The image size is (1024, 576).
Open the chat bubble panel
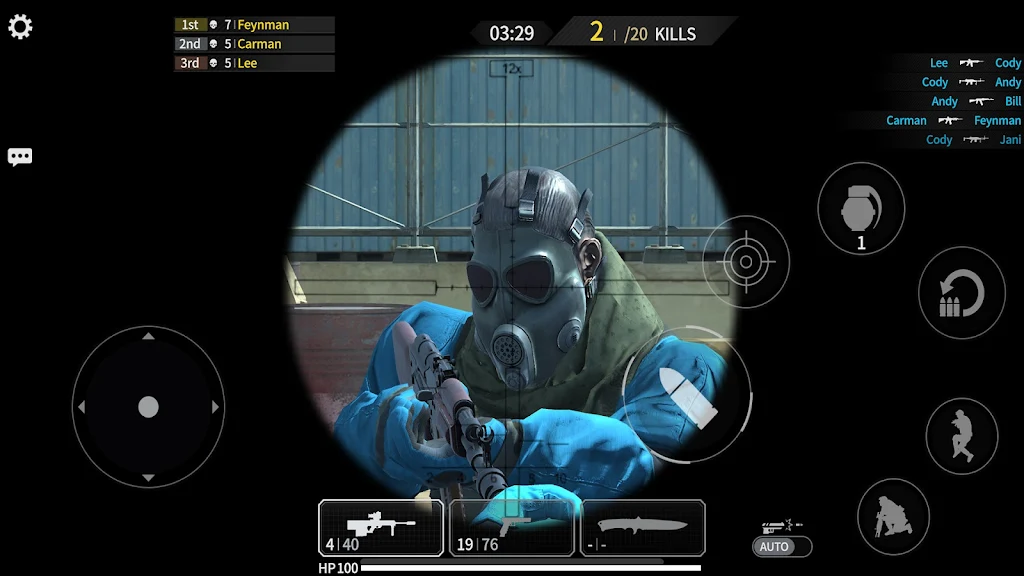20,157
